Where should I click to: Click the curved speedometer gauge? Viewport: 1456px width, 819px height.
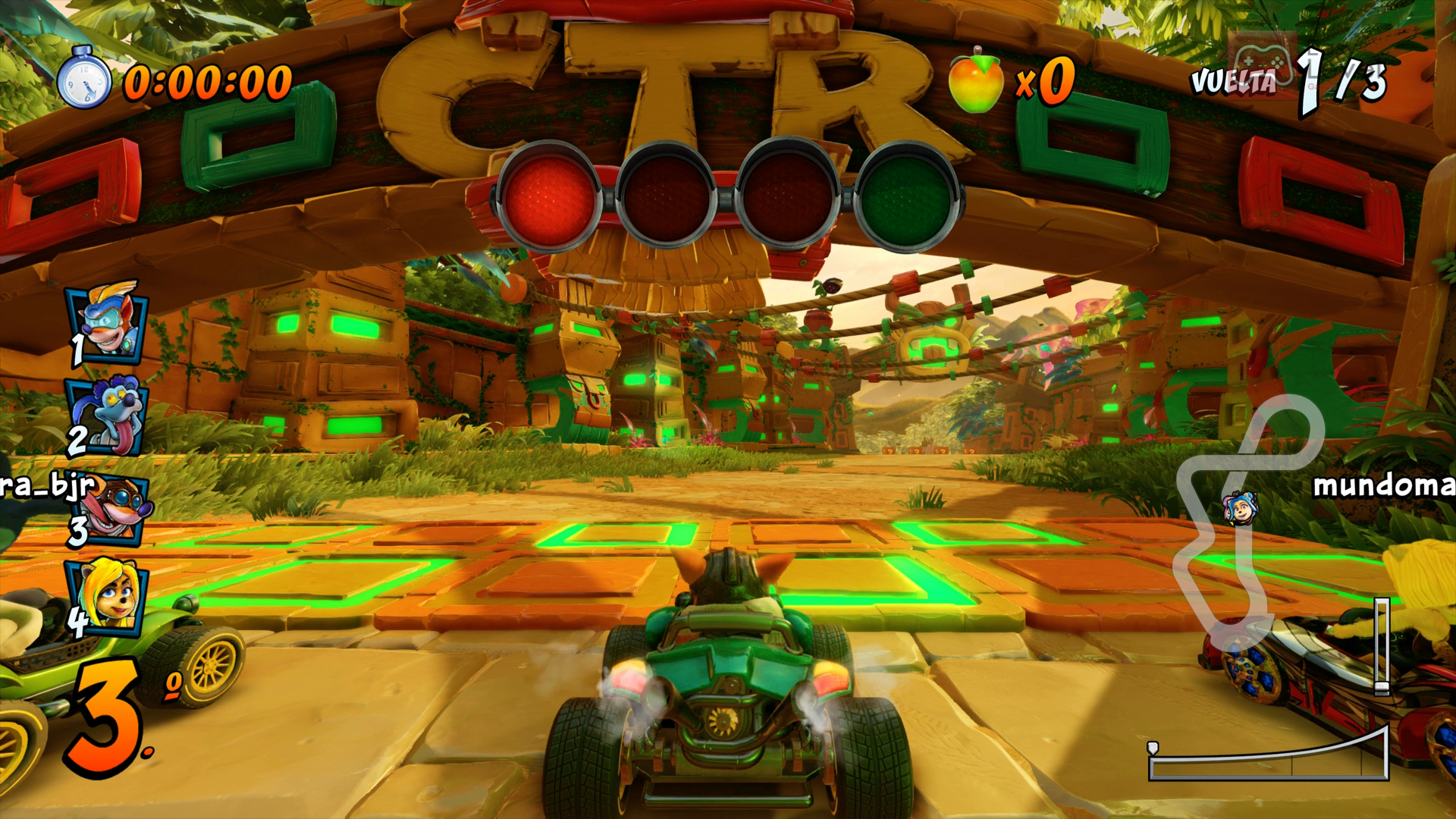[x=1269, y=755]
